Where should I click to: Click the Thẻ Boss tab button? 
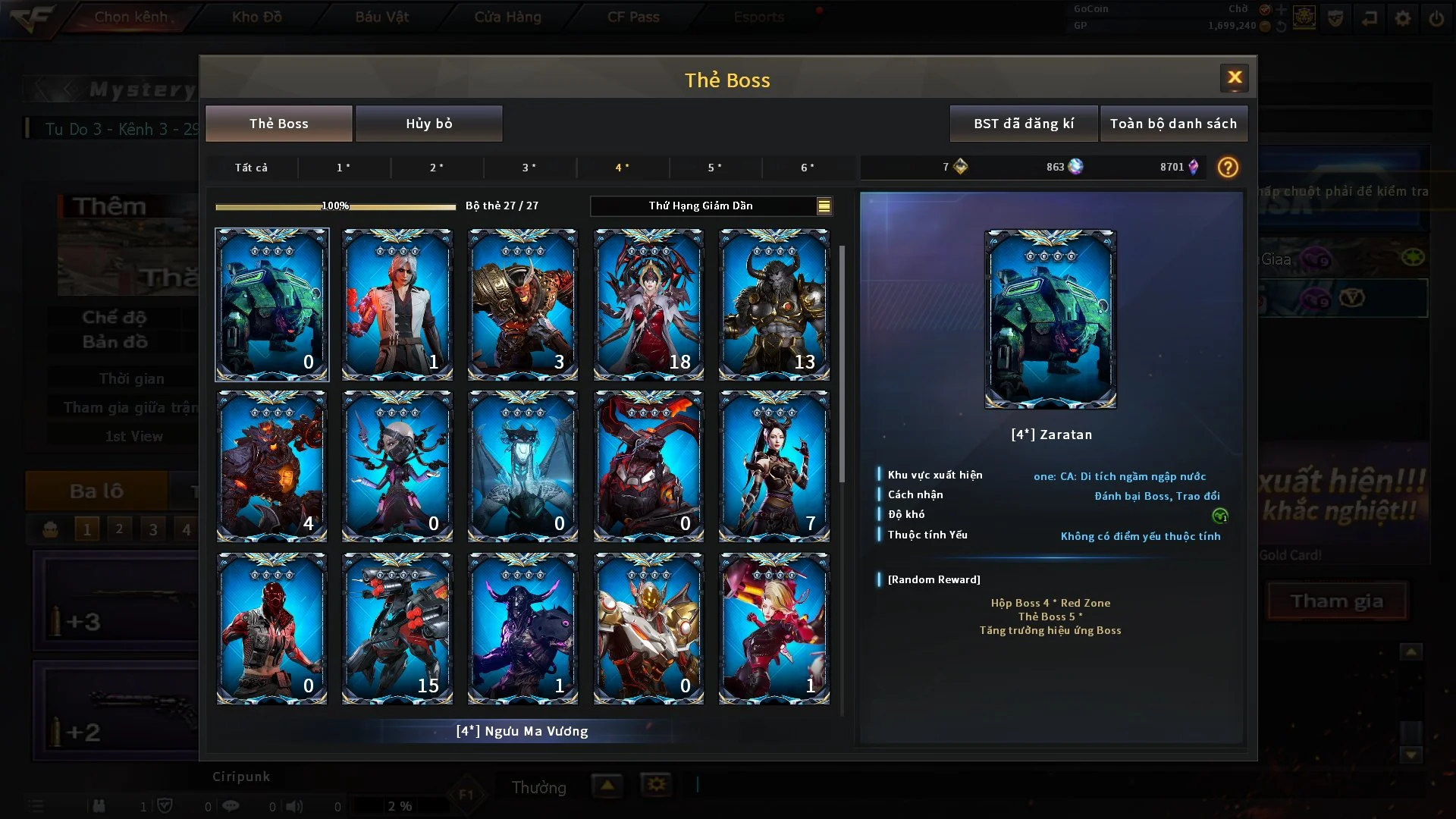click(278, 124)
